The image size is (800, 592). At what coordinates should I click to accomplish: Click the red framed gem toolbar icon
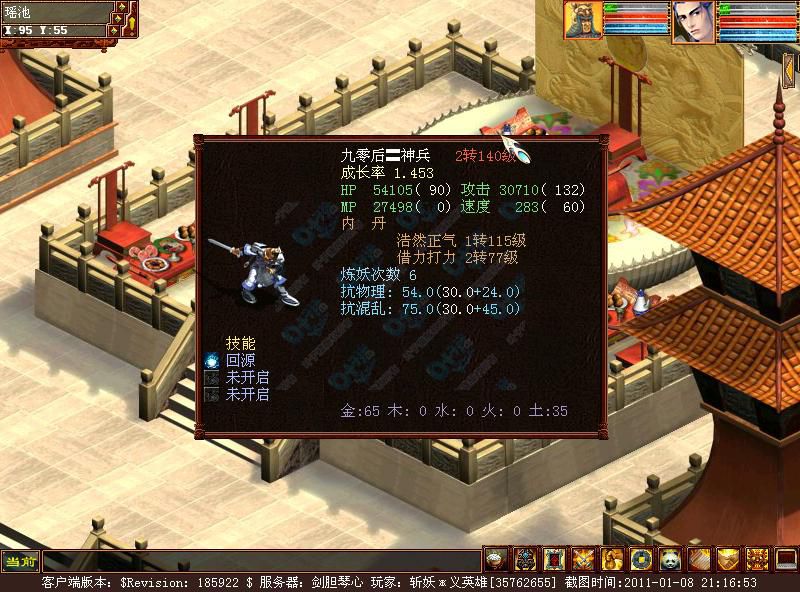pyautogui.click(x=553, y=559)
